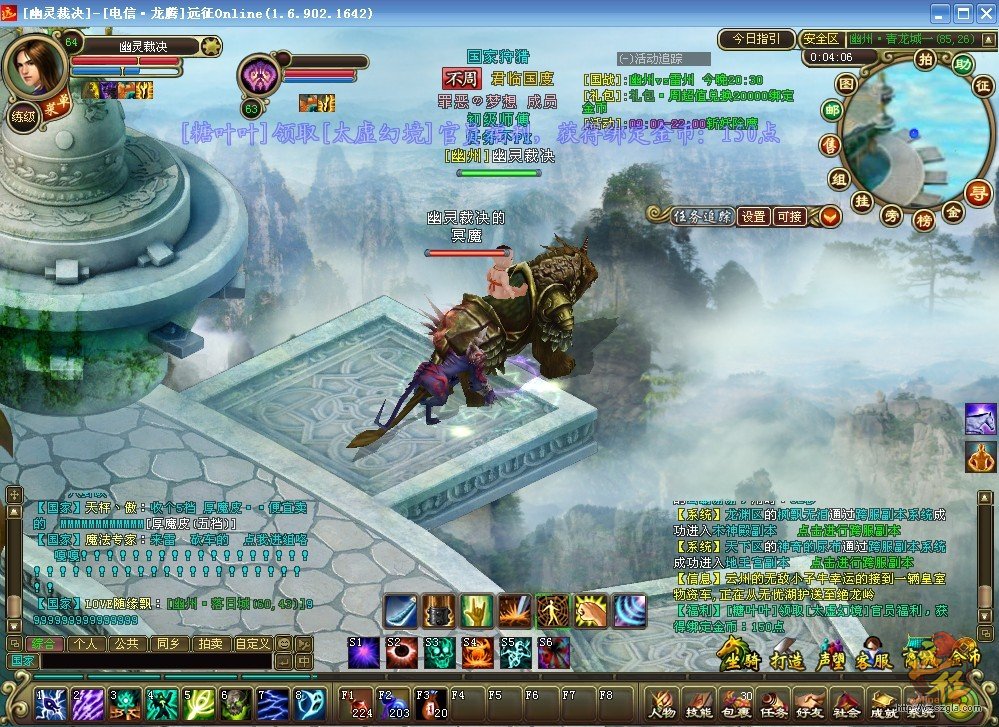Switch to the 拍卖 chat tab
The width and height of the screenshot is (999, 727).
209,644
